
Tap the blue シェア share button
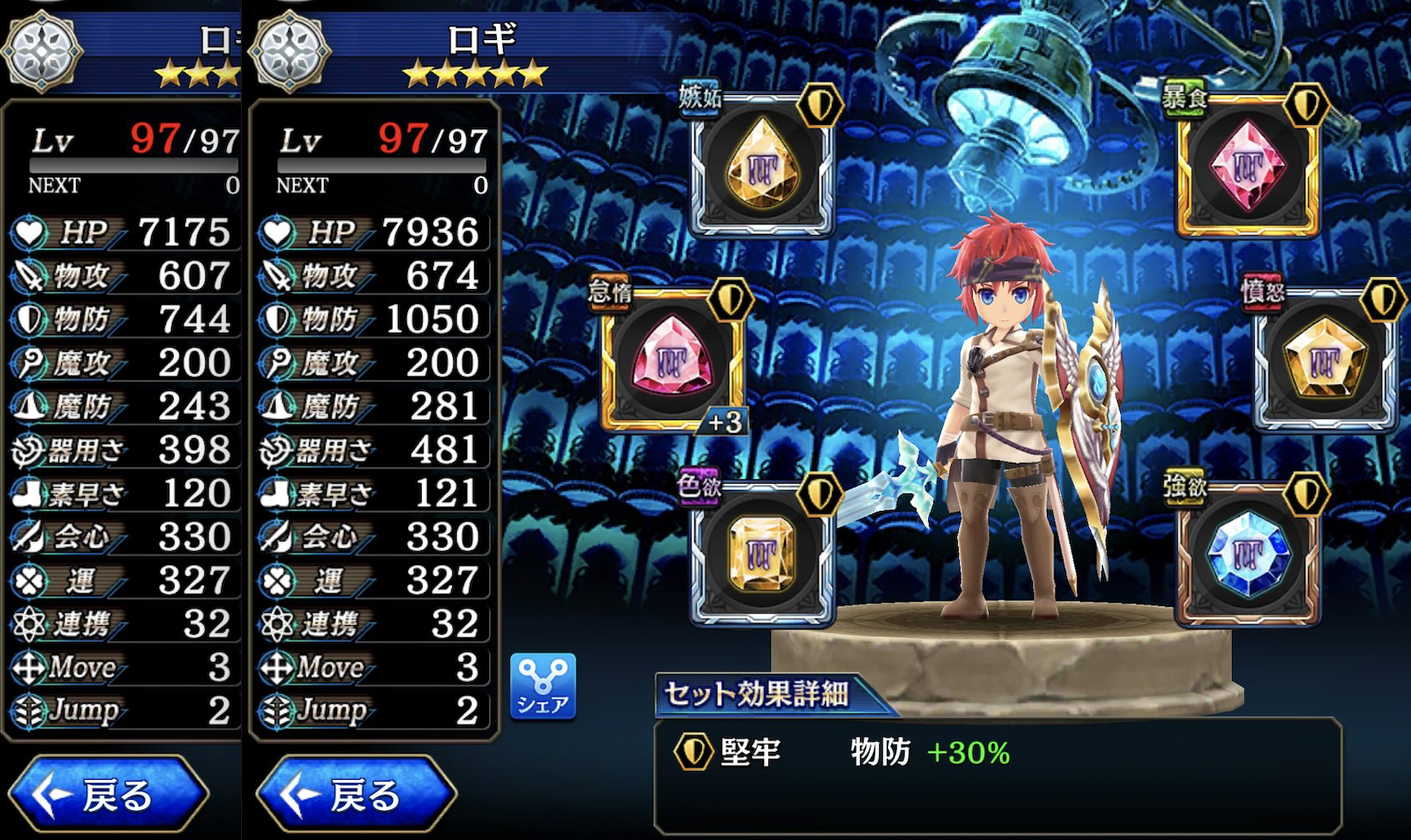pos(543,686)
